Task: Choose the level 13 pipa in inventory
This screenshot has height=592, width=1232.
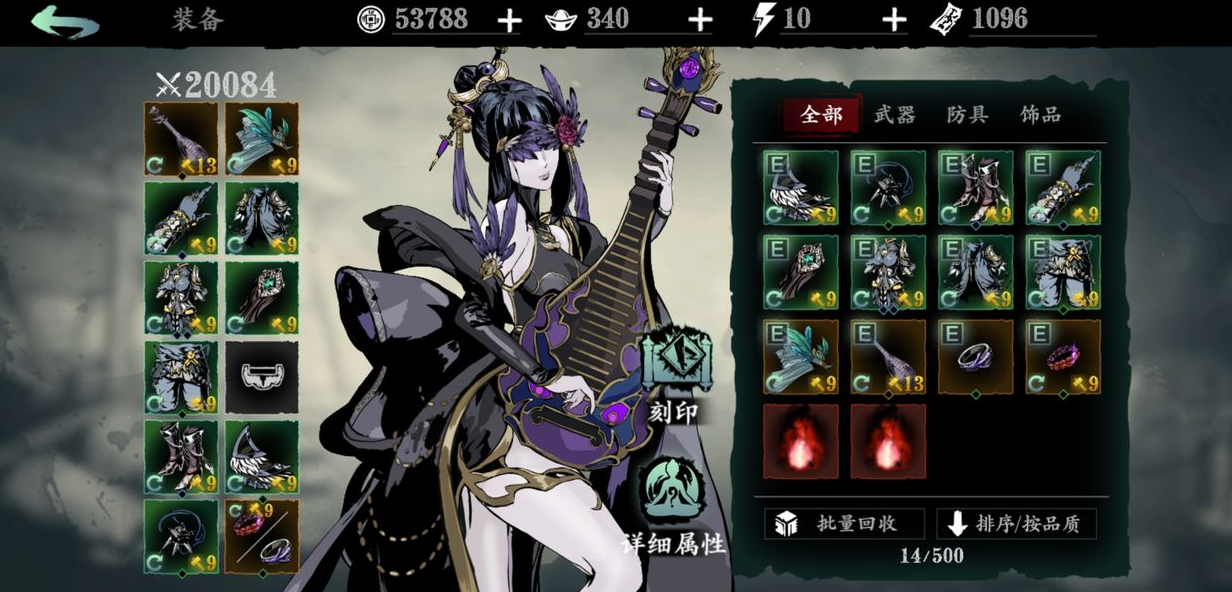Action: [888, 357]
